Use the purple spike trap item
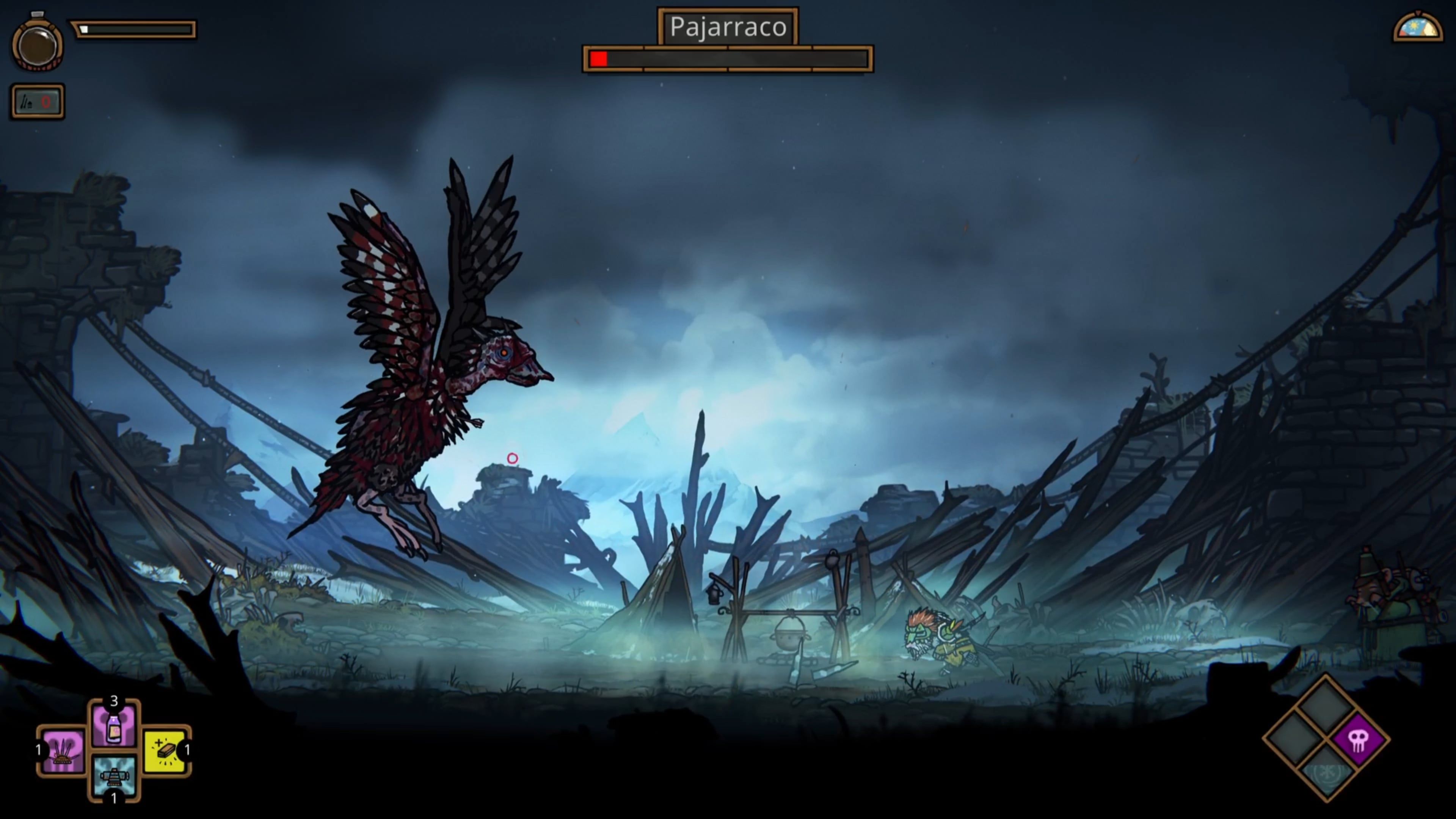This screenshot has height=819, width=1456. click(61, 751)
